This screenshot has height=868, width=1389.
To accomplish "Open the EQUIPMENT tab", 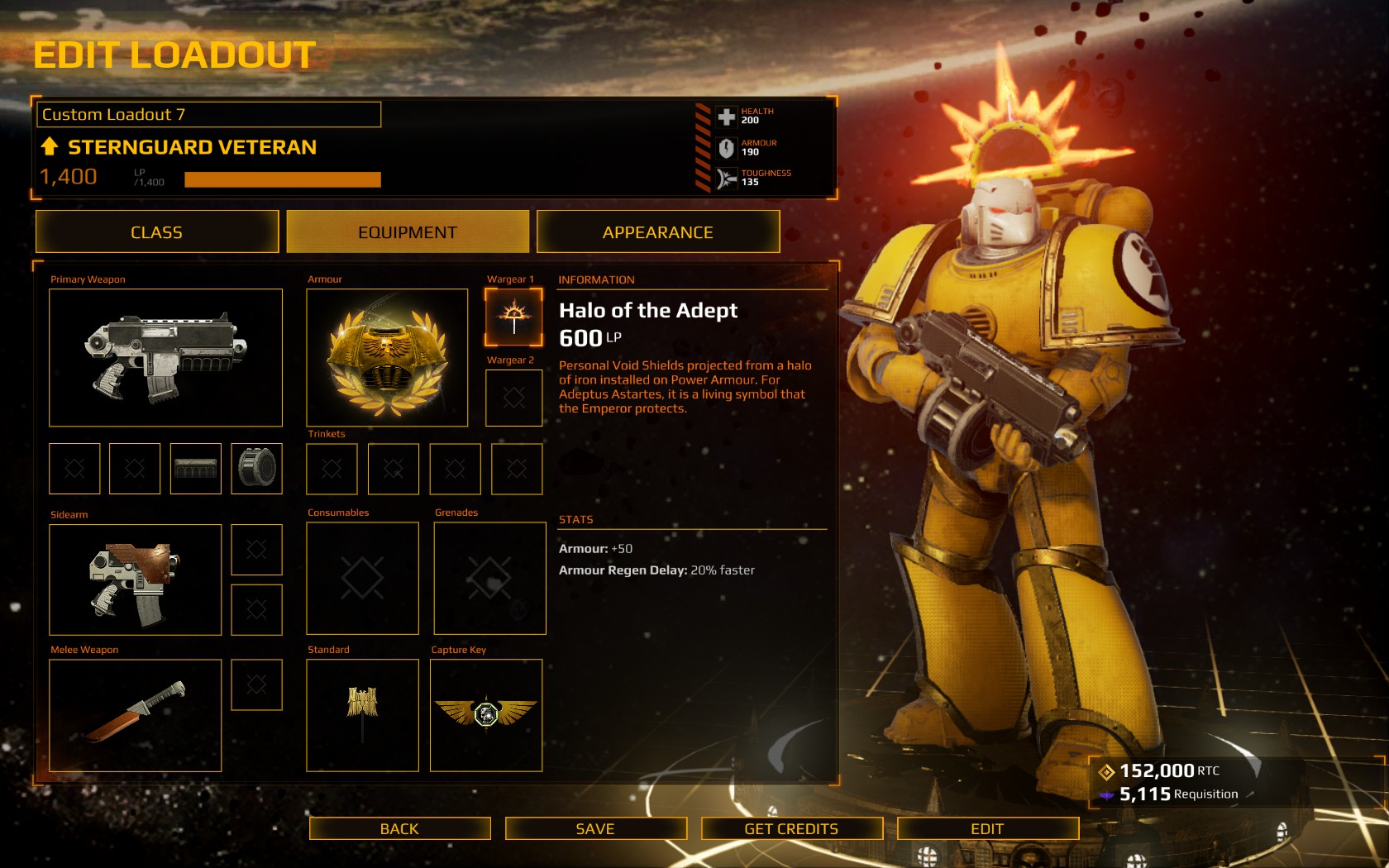I will coord(408,232).
